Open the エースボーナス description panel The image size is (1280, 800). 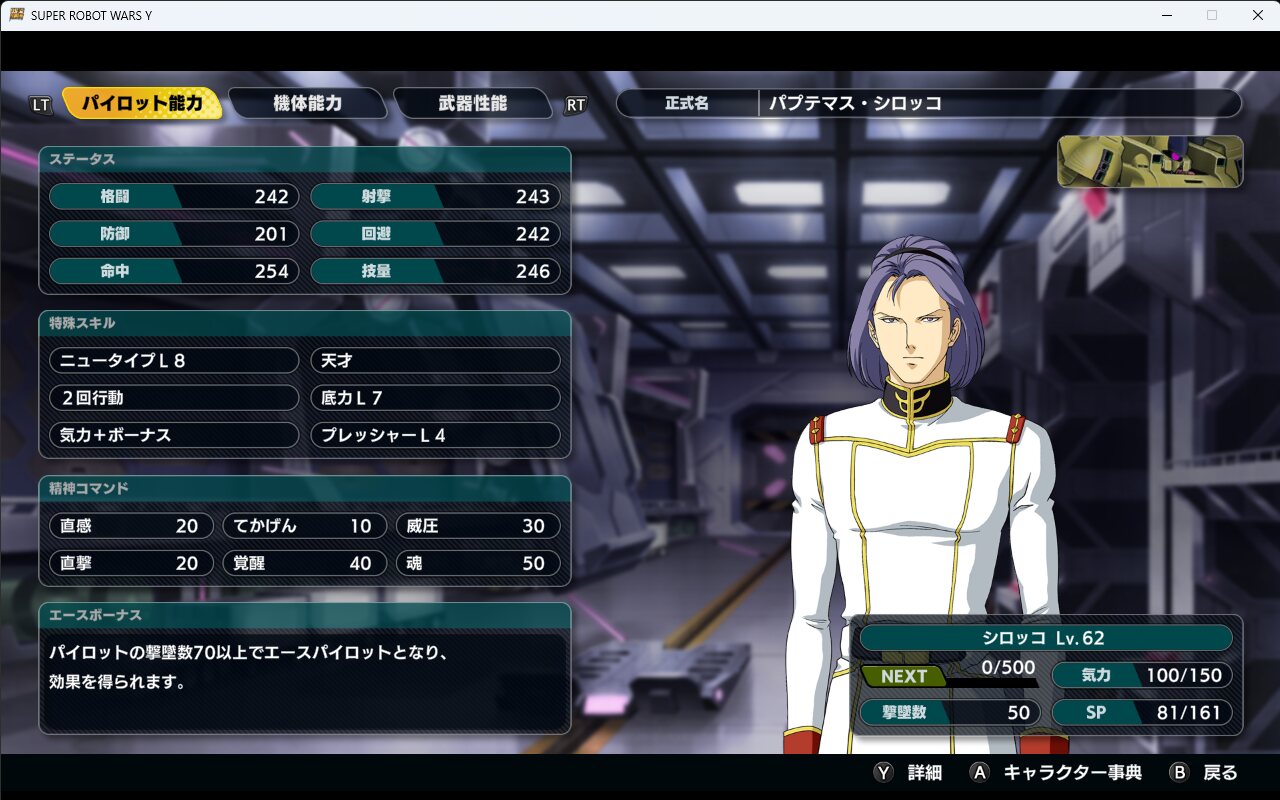click(305, 668)
